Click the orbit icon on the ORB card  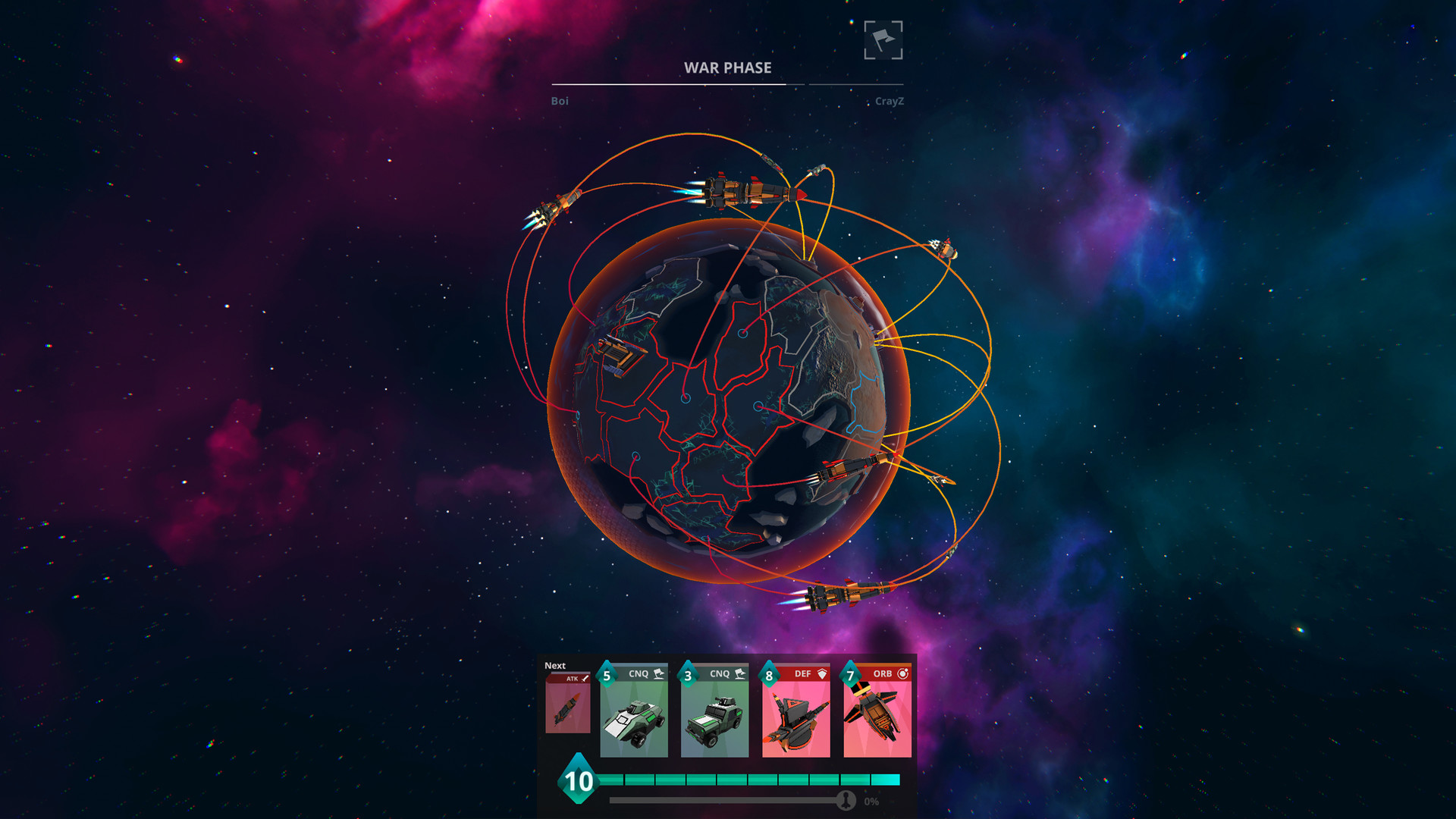click(x=903, y=673)
